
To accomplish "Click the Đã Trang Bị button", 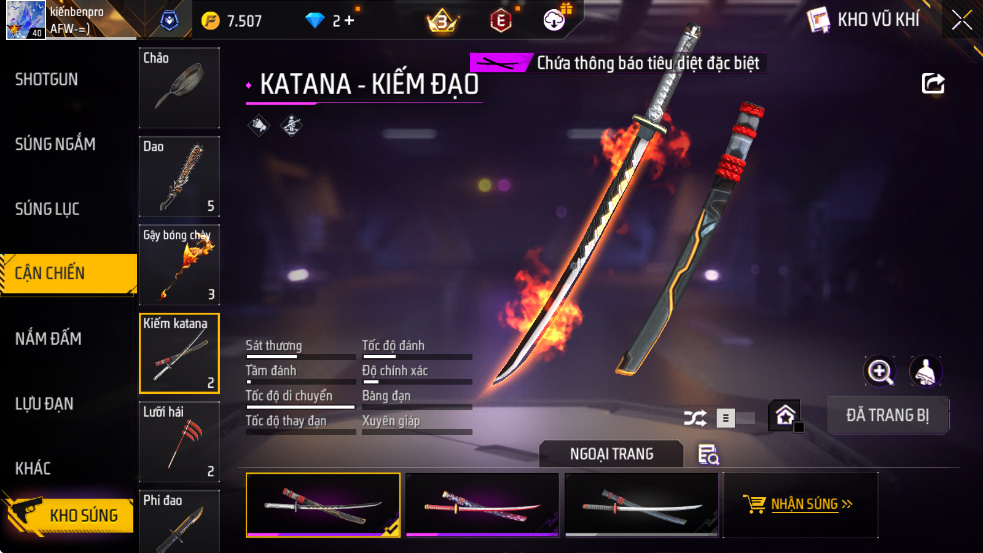I will [888, 415].
